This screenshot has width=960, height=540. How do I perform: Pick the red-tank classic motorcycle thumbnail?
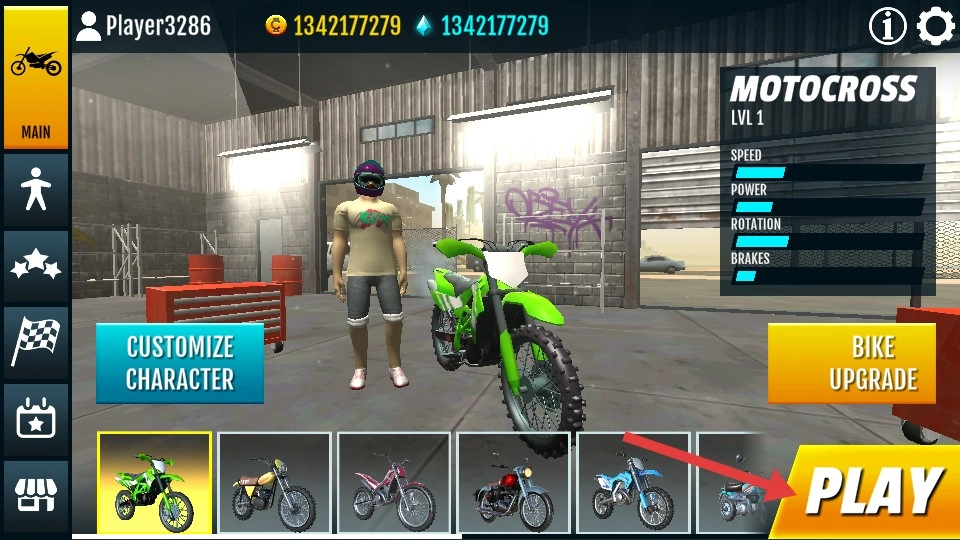514,482
